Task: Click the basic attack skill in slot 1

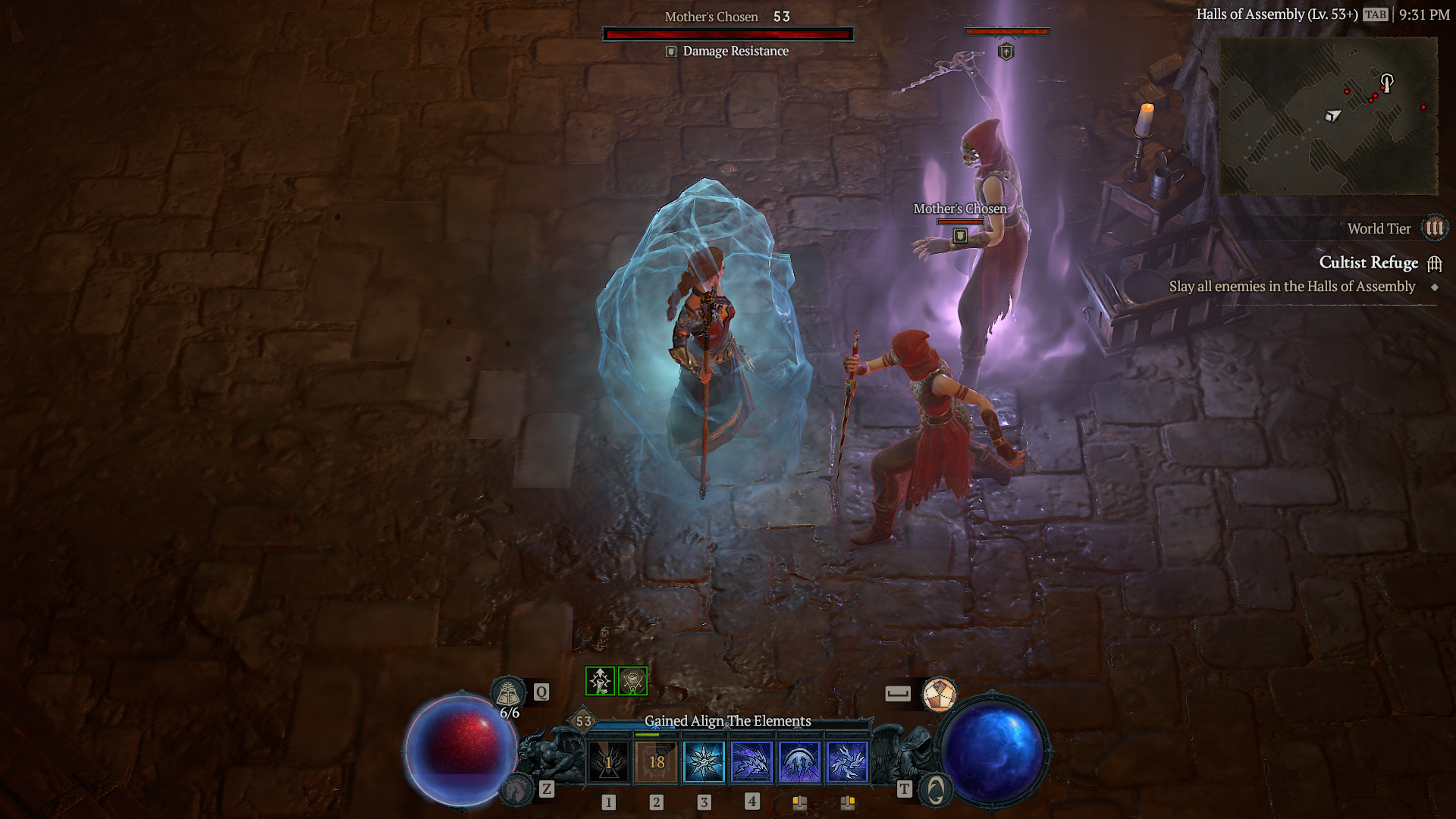Action: (609, 763)
